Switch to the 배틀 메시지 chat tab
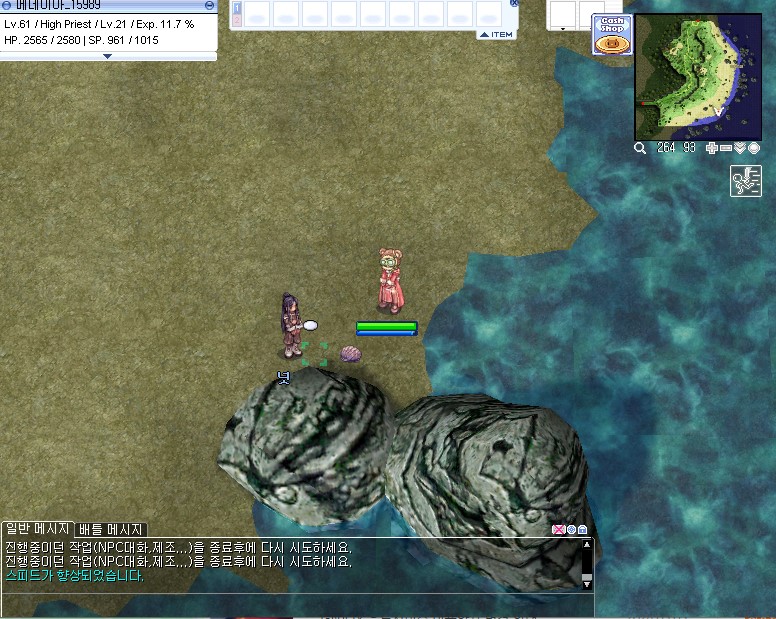Image resolution: width=776 pixels, height=619 pixels. (x=112, y=529)
